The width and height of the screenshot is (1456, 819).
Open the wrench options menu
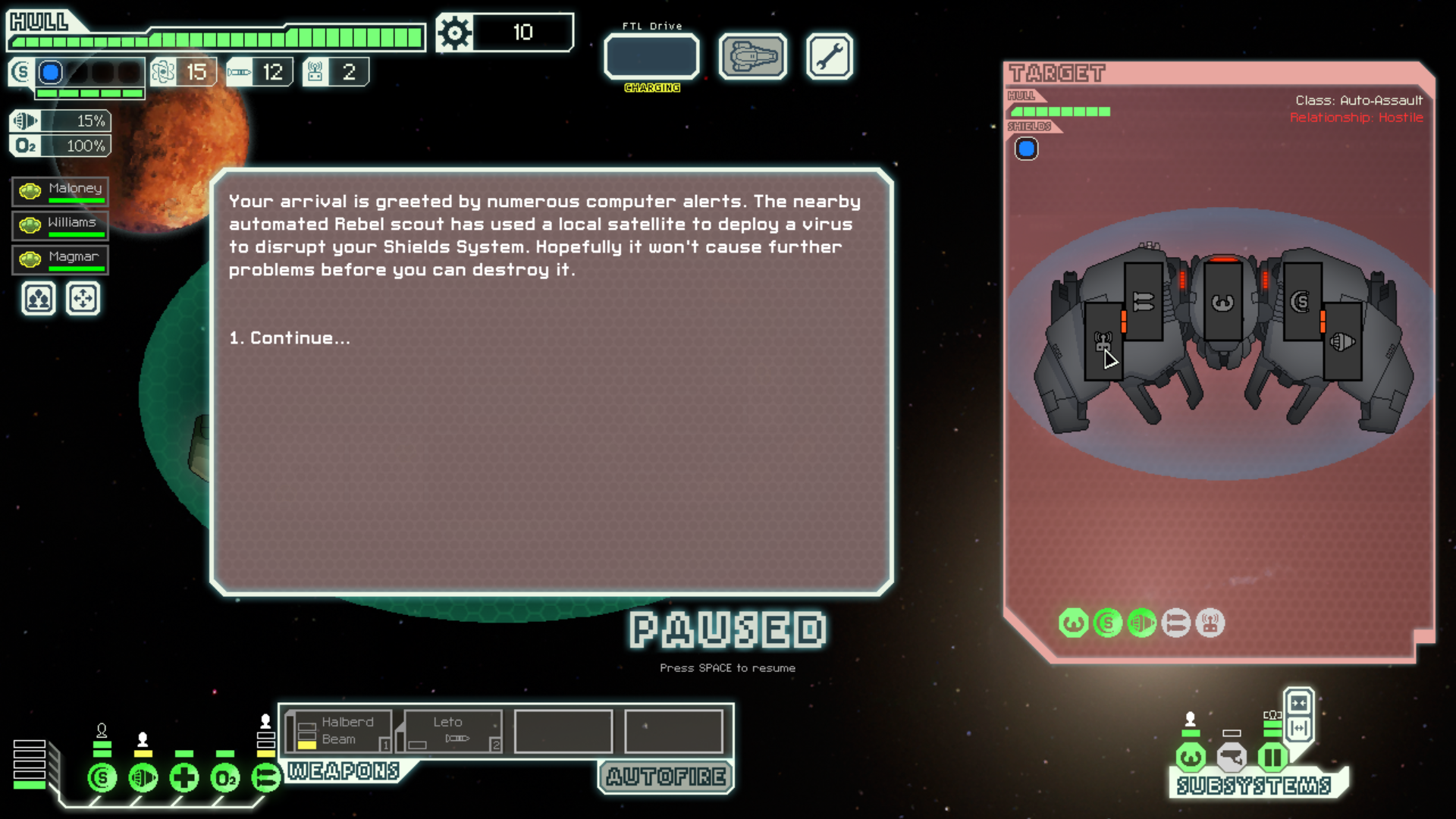(x=829, y=56)
